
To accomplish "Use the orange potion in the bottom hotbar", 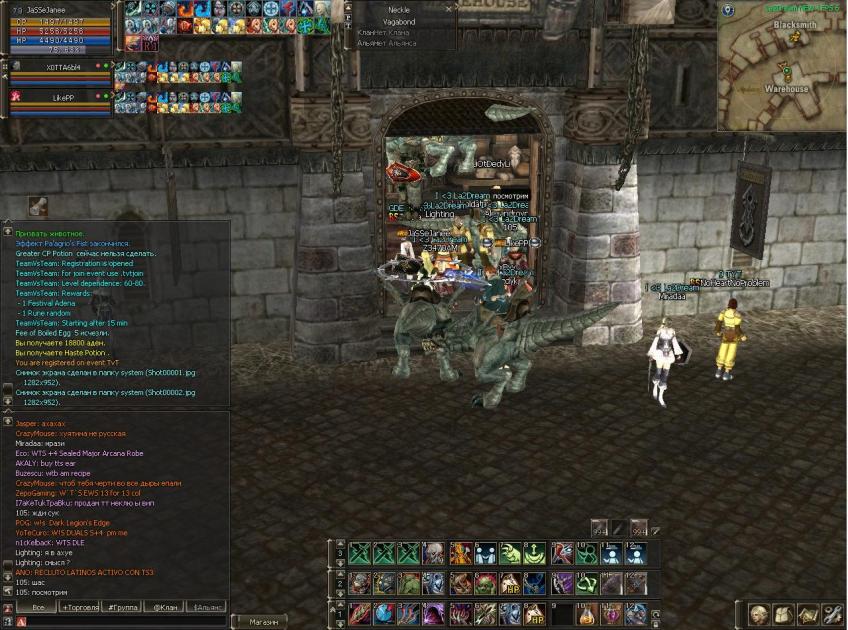I will (587, 613).
